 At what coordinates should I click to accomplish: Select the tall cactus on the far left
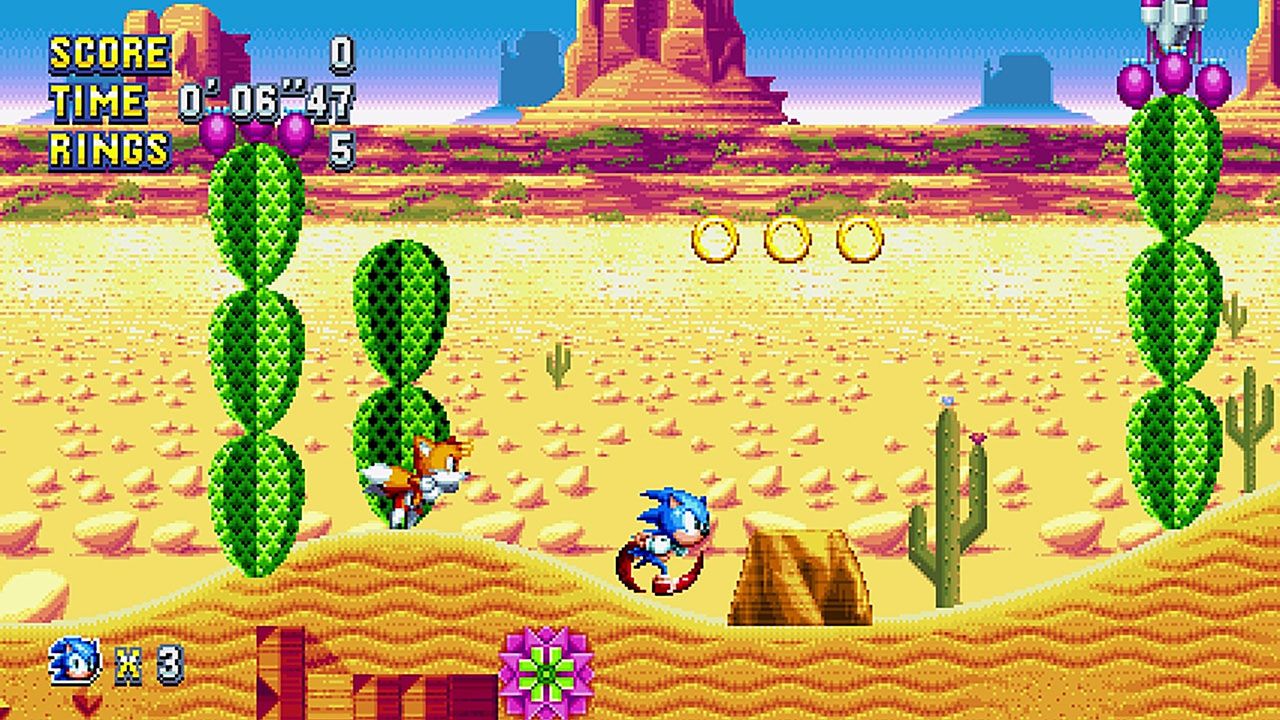click(x=255, y=350)
